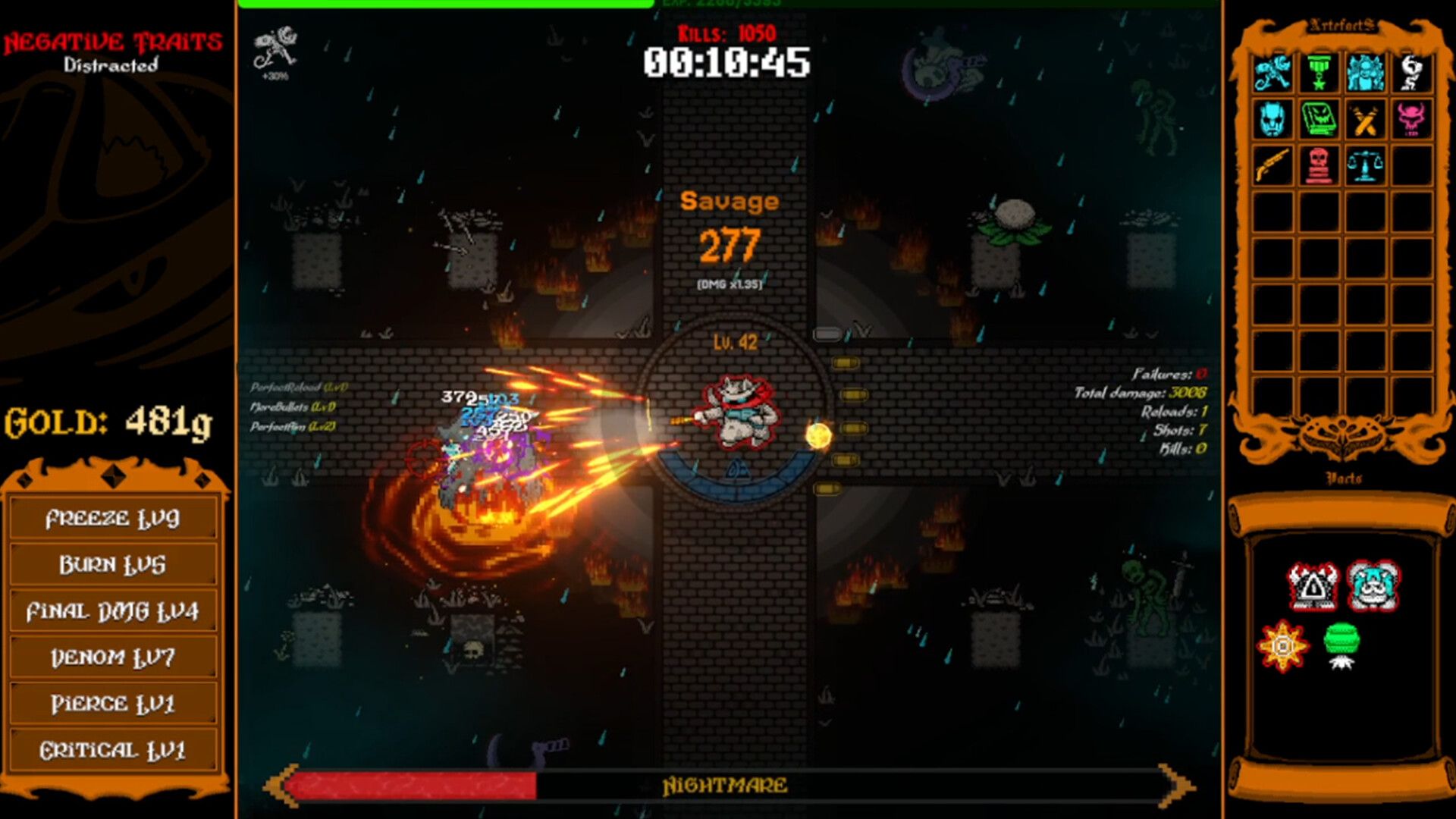1456x819 pixels.
Task: Inspect the golden sun pact icon
Action: [x=1282, y=646]
